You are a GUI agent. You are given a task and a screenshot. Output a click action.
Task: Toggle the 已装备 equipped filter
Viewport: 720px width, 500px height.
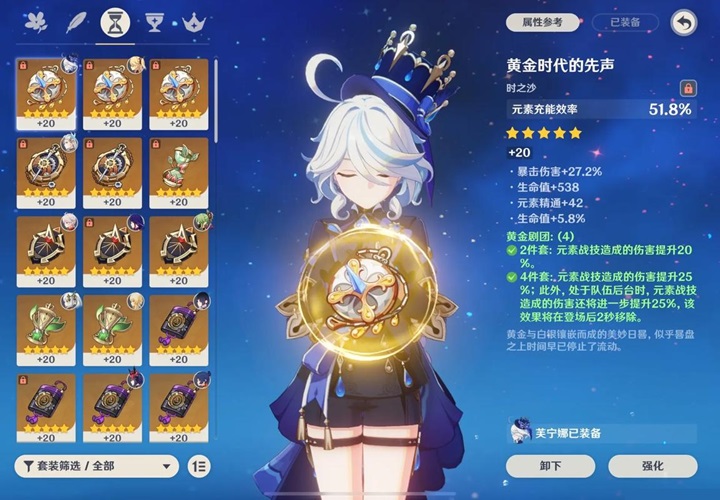point(625,21)
